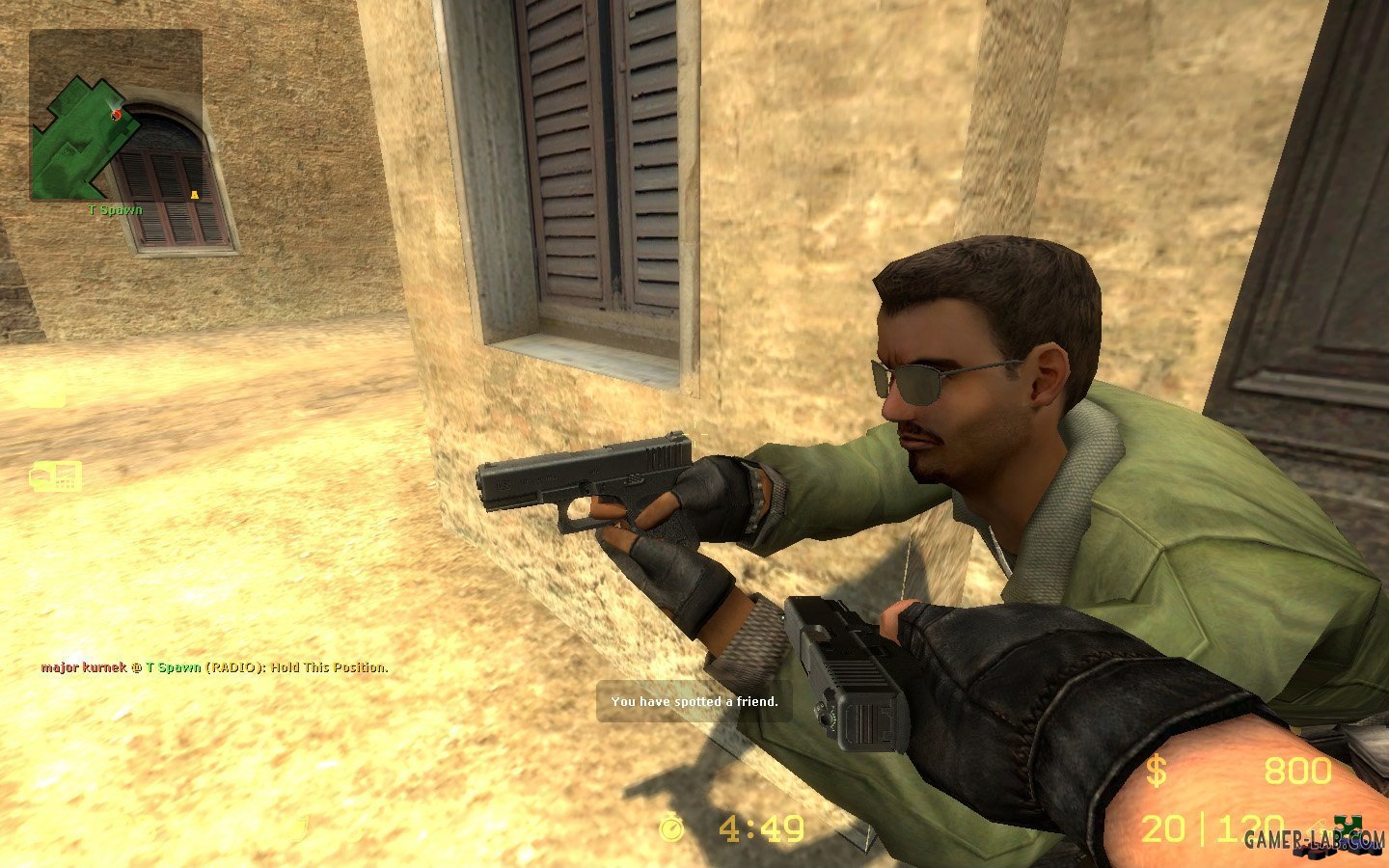
Task: Click the buy zone icon
Action: tap(55, 476)
